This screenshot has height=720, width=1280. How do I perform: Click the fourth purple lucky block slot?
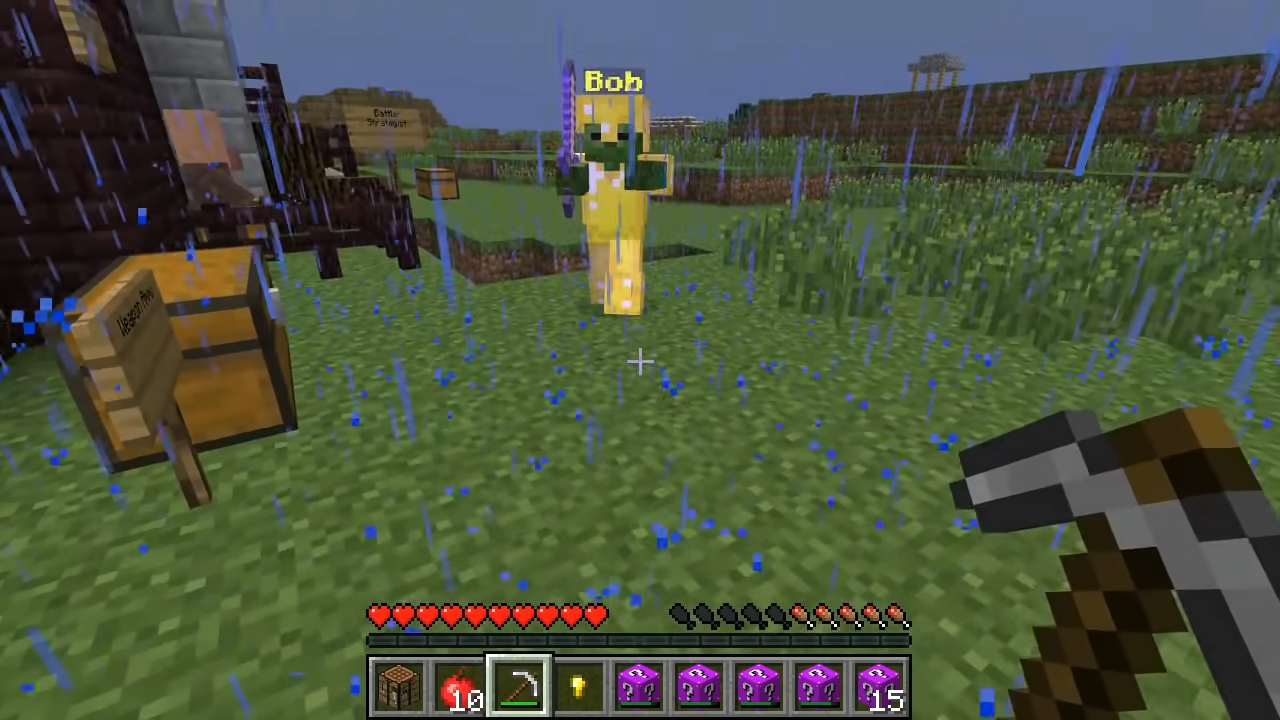pyautogui.click(x=818, y=685)
